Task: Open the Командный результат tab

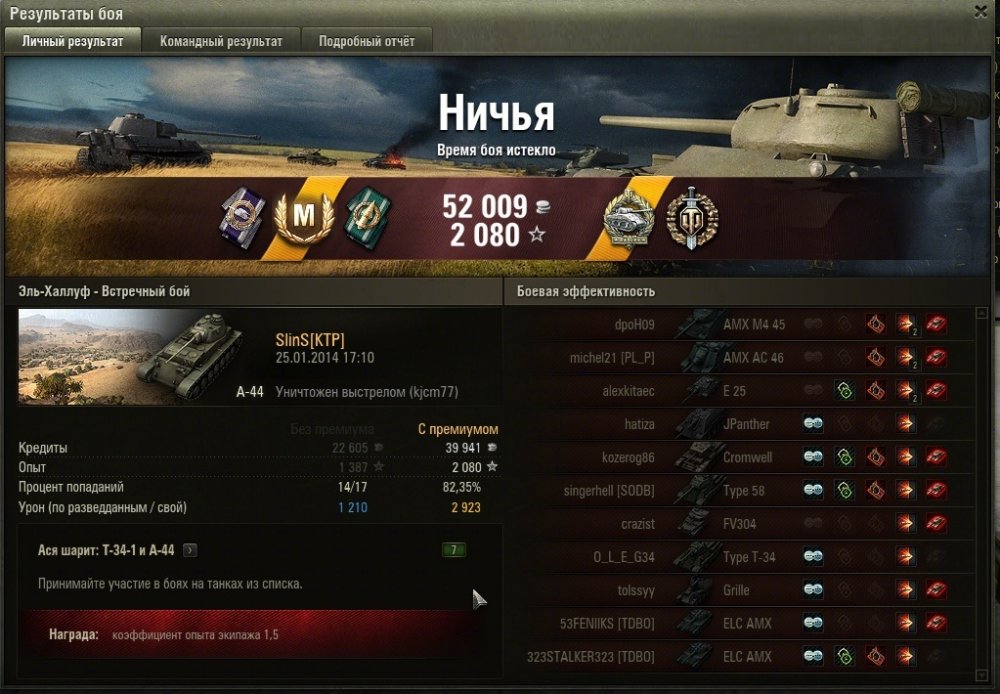Action: point(221,41)
